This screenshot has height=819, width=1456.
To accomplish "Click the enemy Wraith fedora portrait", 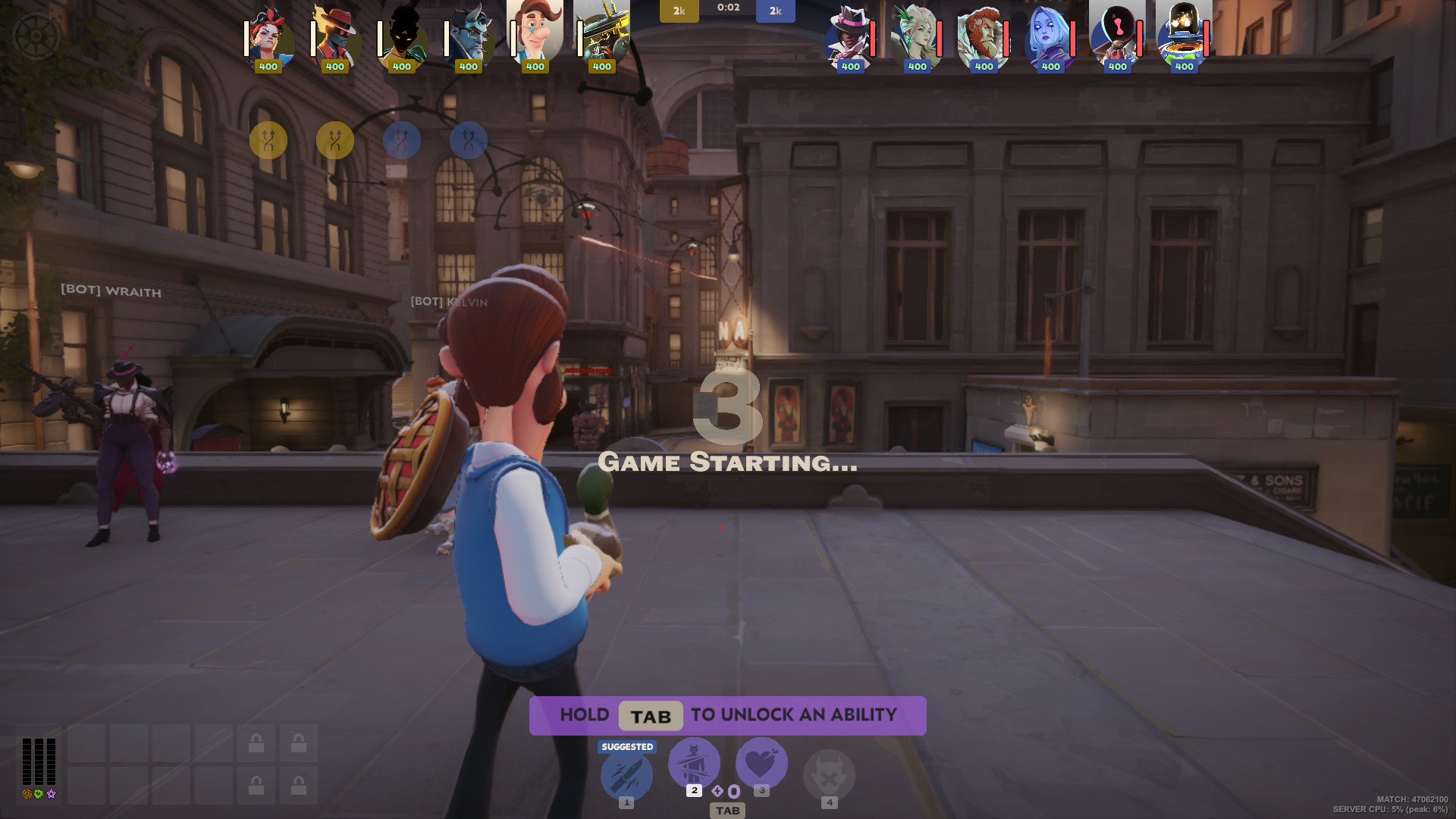I will pyautogui.click(x=850, y=36).
